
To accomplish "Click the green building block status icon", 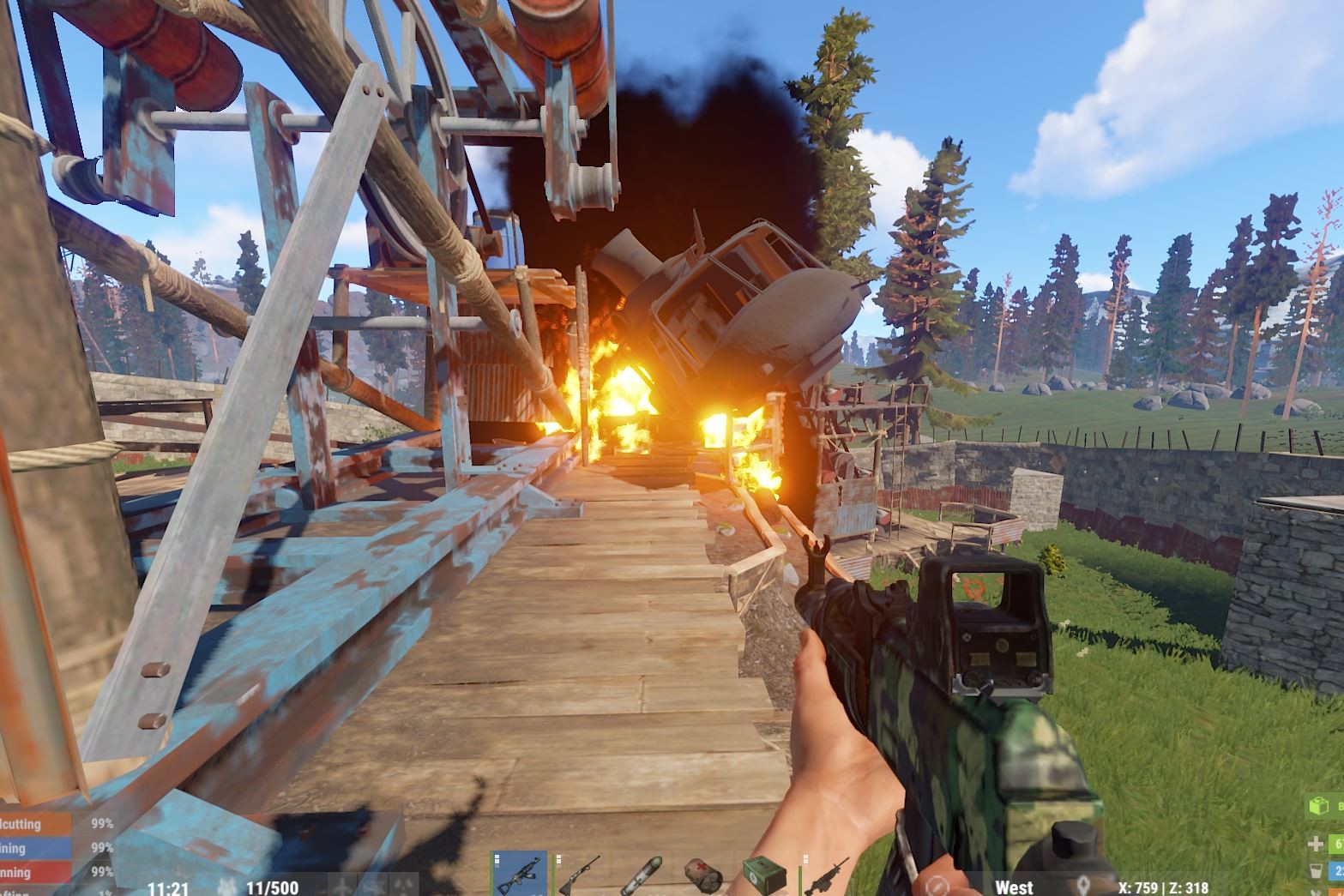I will point(1317,806).
